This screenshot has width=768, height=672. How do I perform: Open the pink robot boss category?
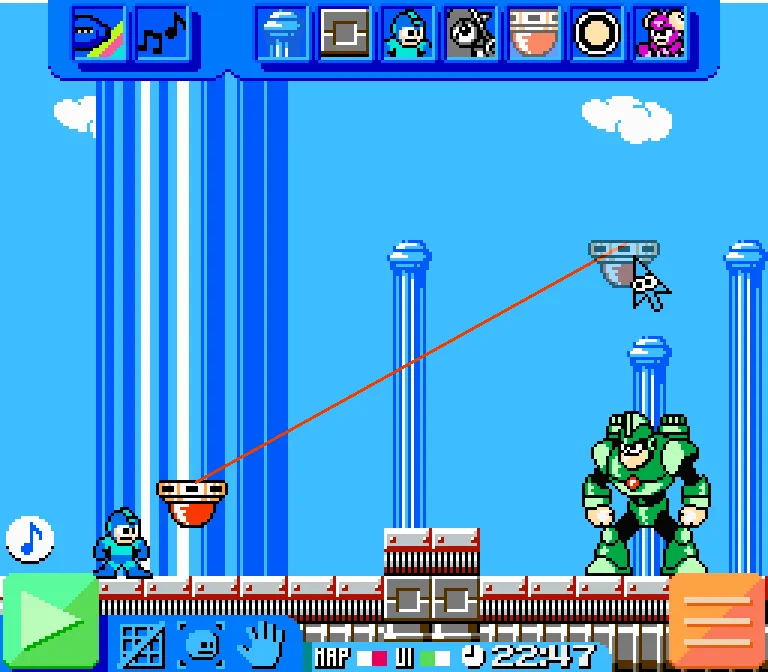tap(659, 34)
